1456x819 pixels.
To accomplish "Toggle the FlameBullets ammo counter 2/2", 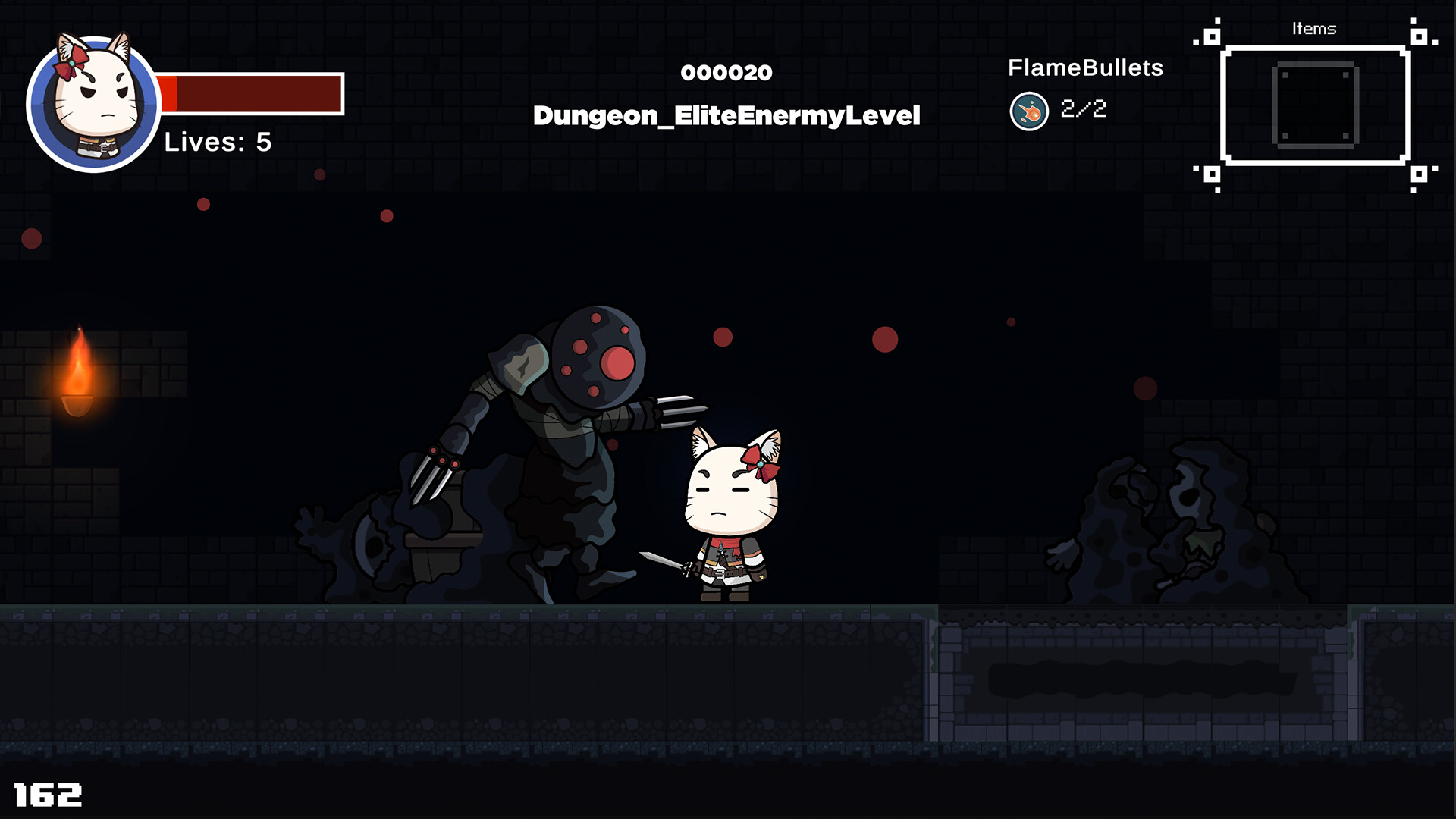I will pos(1084,108).
